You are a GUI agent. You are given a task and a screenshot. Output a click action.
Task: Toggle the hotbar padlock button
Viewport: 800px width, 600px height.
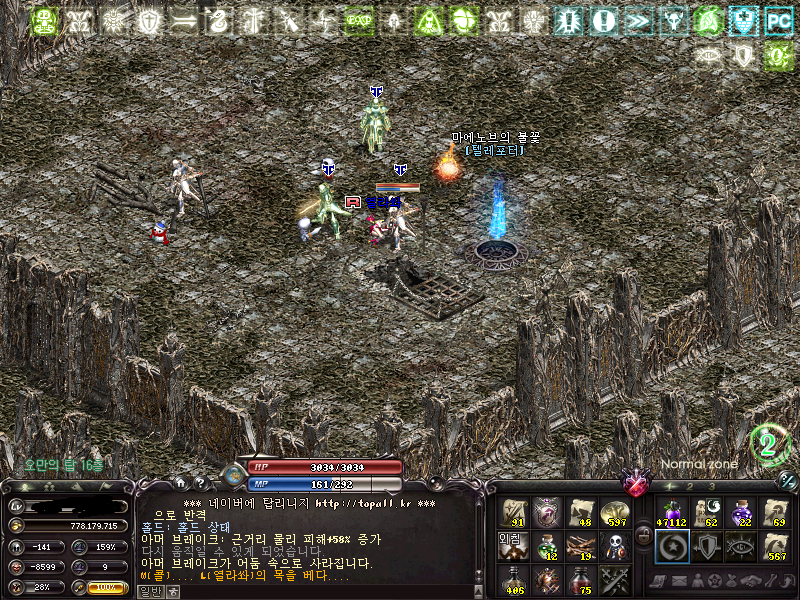point(643,534)
